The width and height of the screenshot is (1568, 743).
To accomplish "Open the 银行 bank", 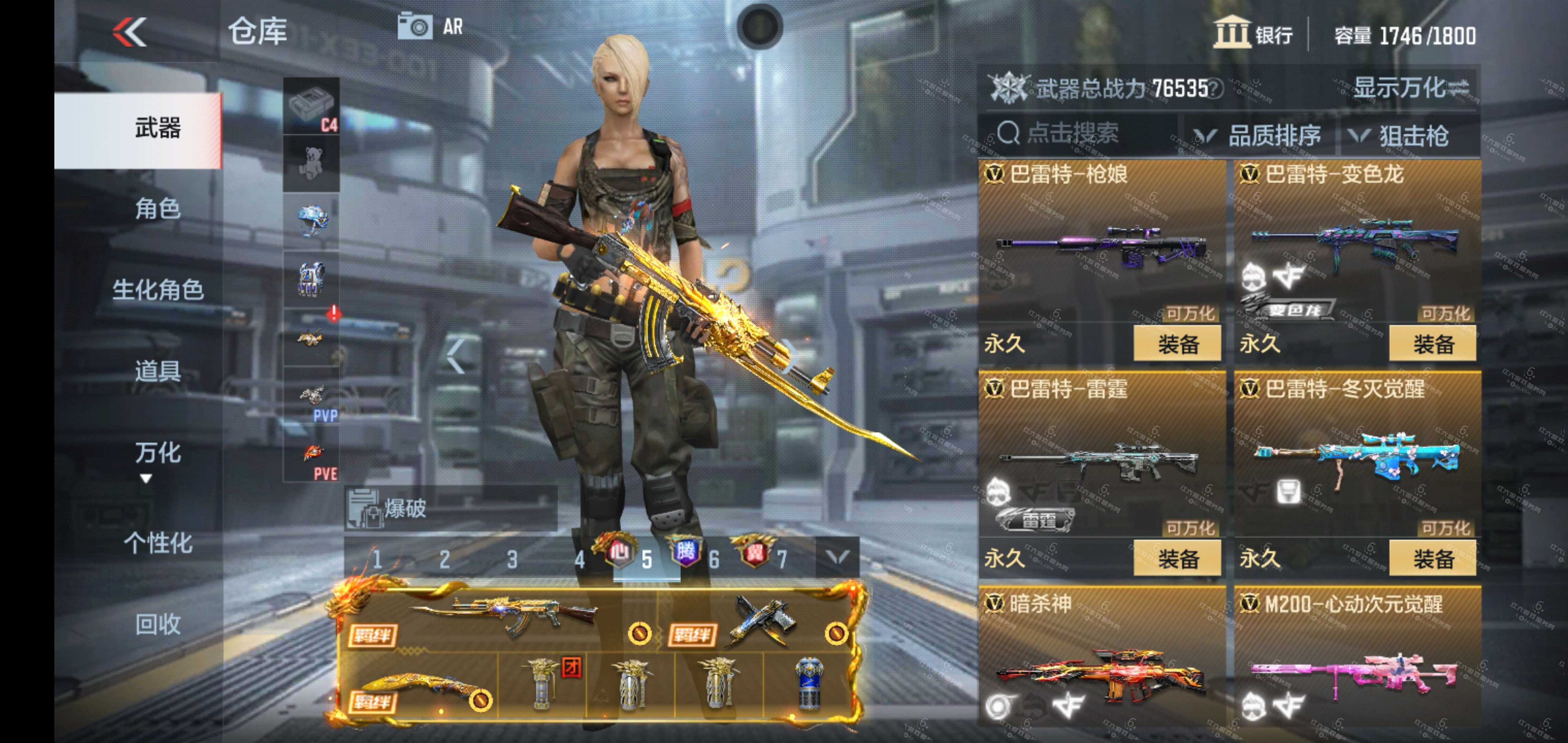I will [x=1254, y=33].
